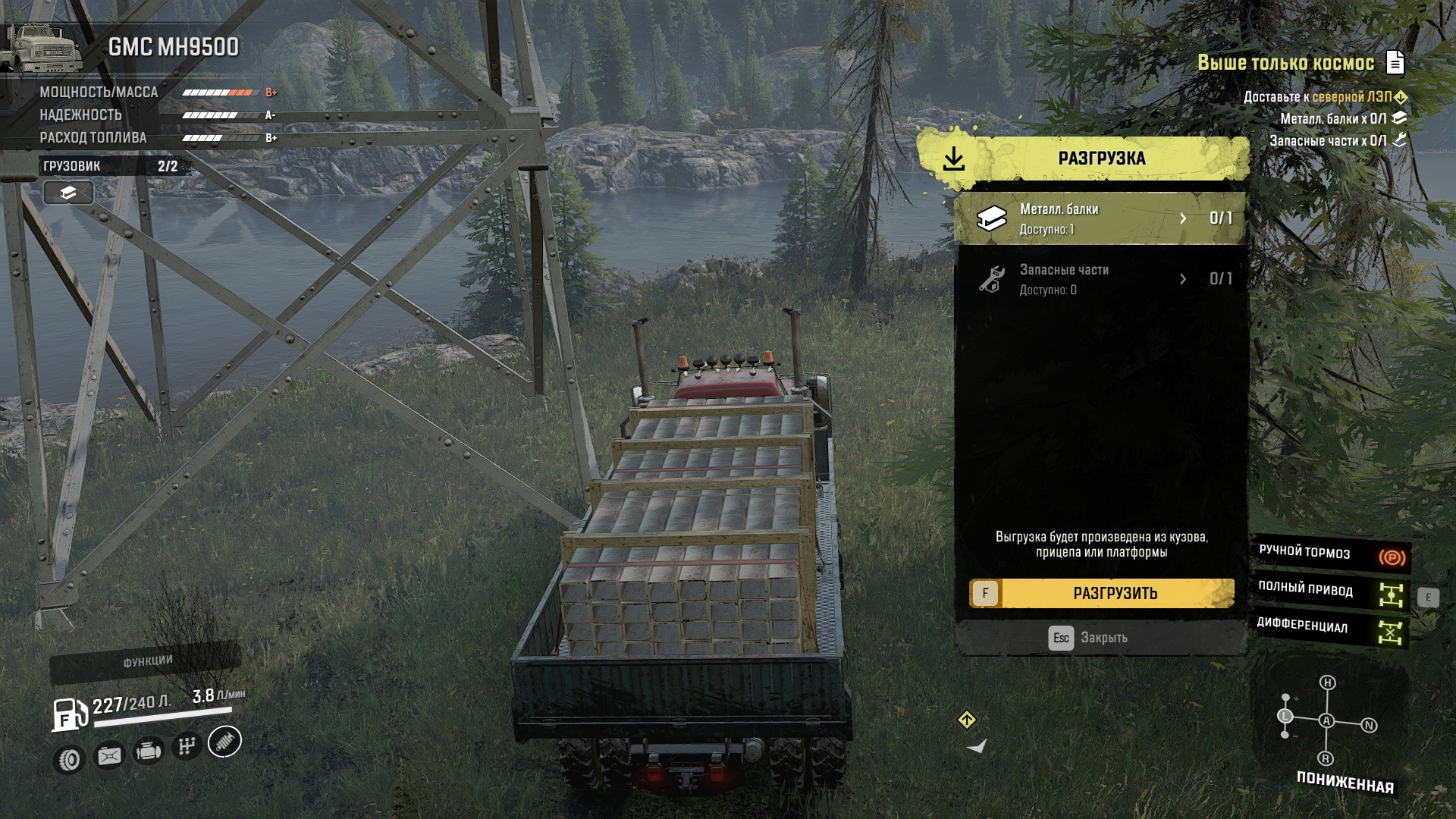Select the Запасные части cargo row

click(1100, 279)
